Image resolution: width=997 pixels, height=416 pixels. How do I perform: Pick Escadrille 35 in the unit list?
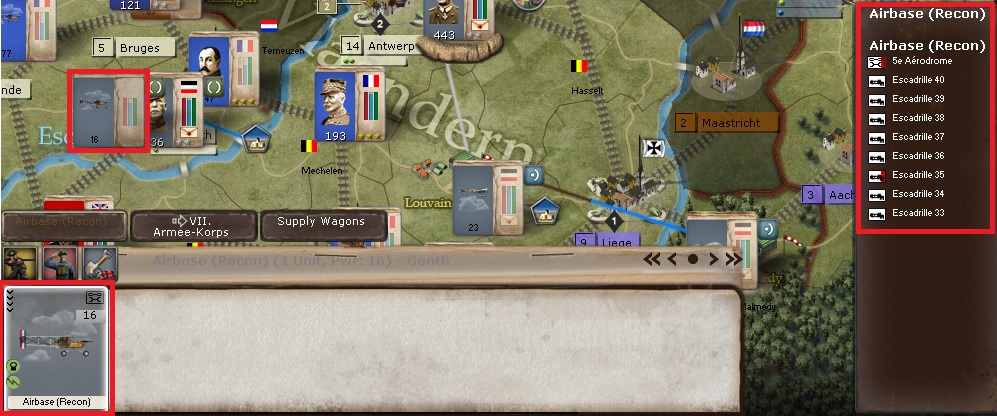tap(917, 175)
